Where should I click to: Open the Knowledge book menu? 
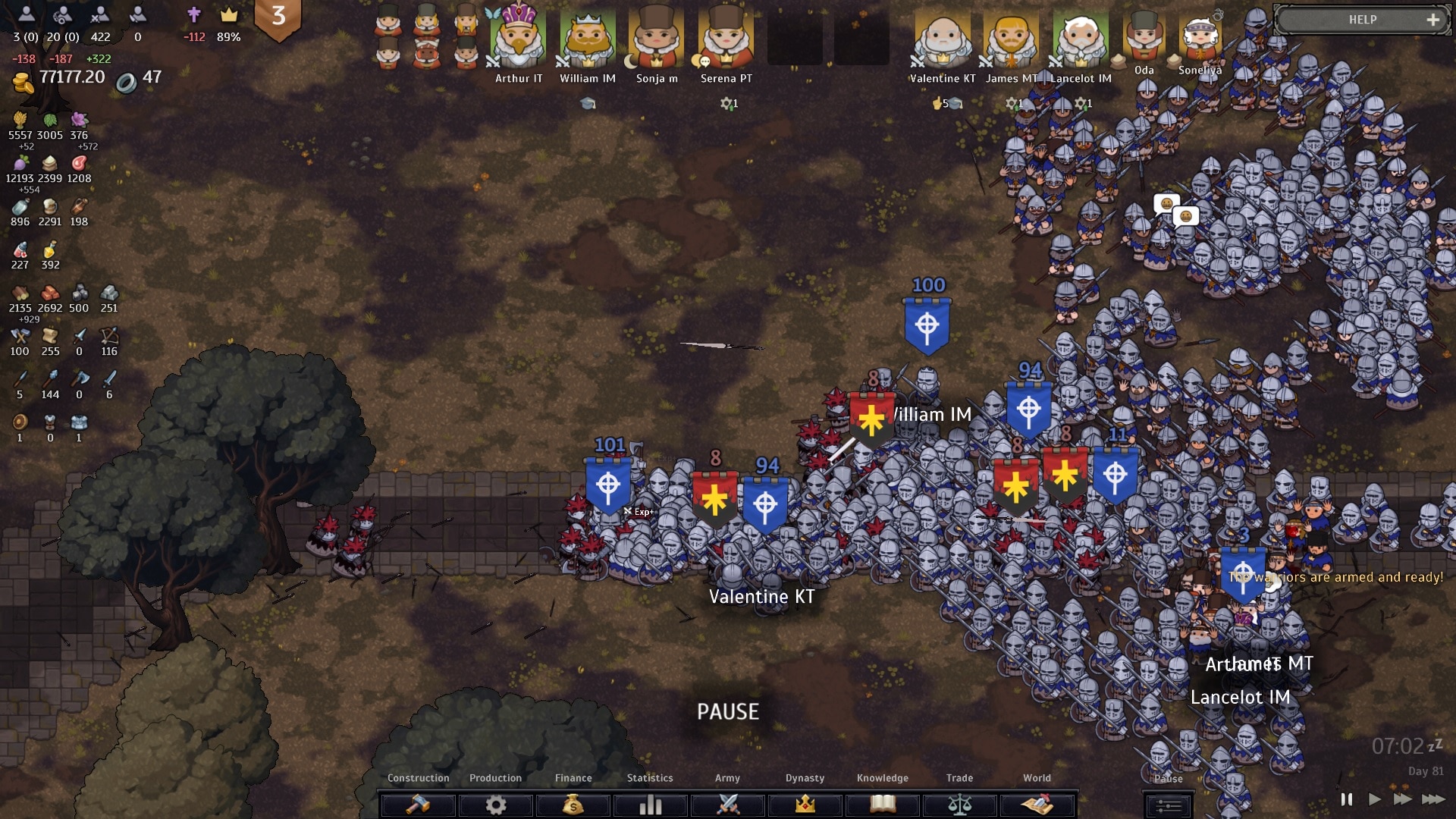[883, 804]
